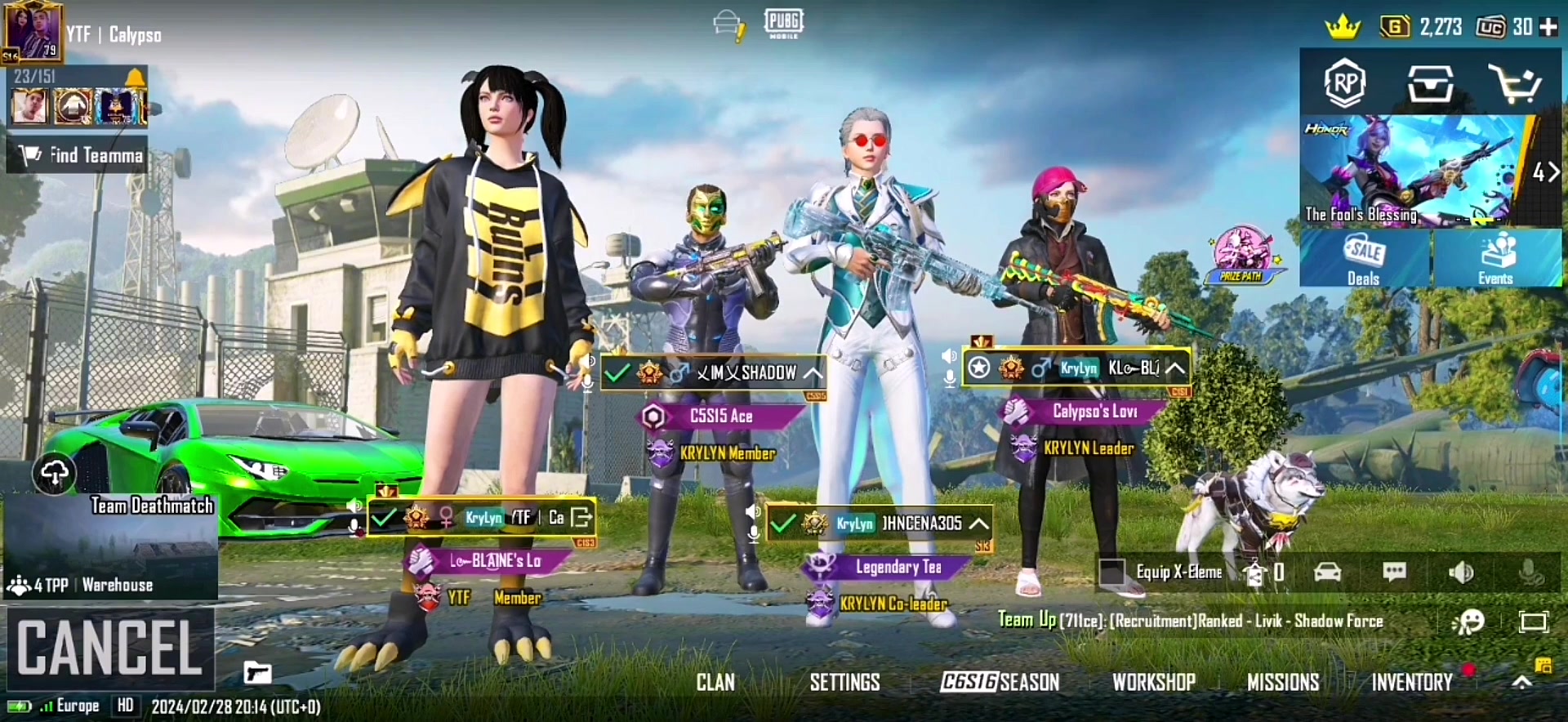Screen dimensions: 1568x722
Task: Open the shopping cart store
Action: click(x=1514, y=82)
